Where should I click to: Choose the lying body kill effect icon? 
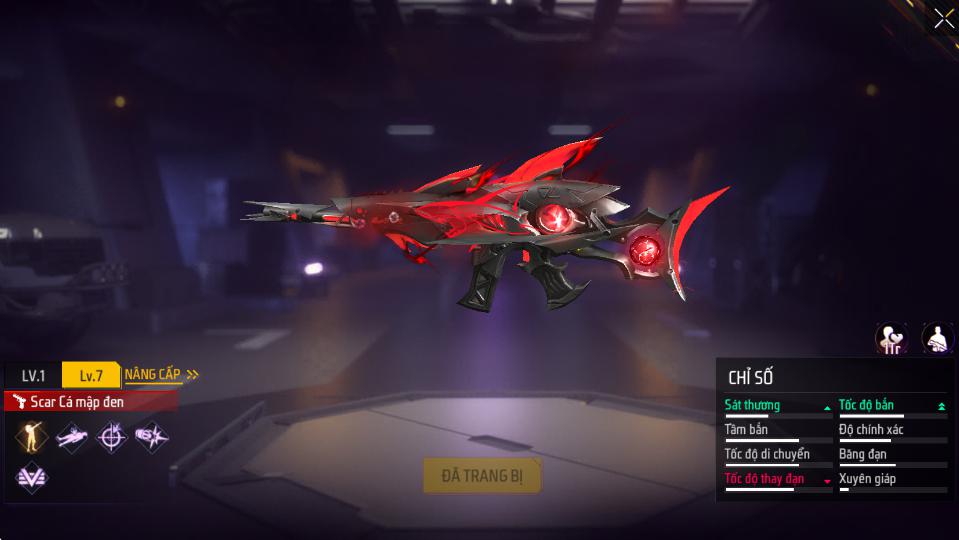(x=71, y=436)
